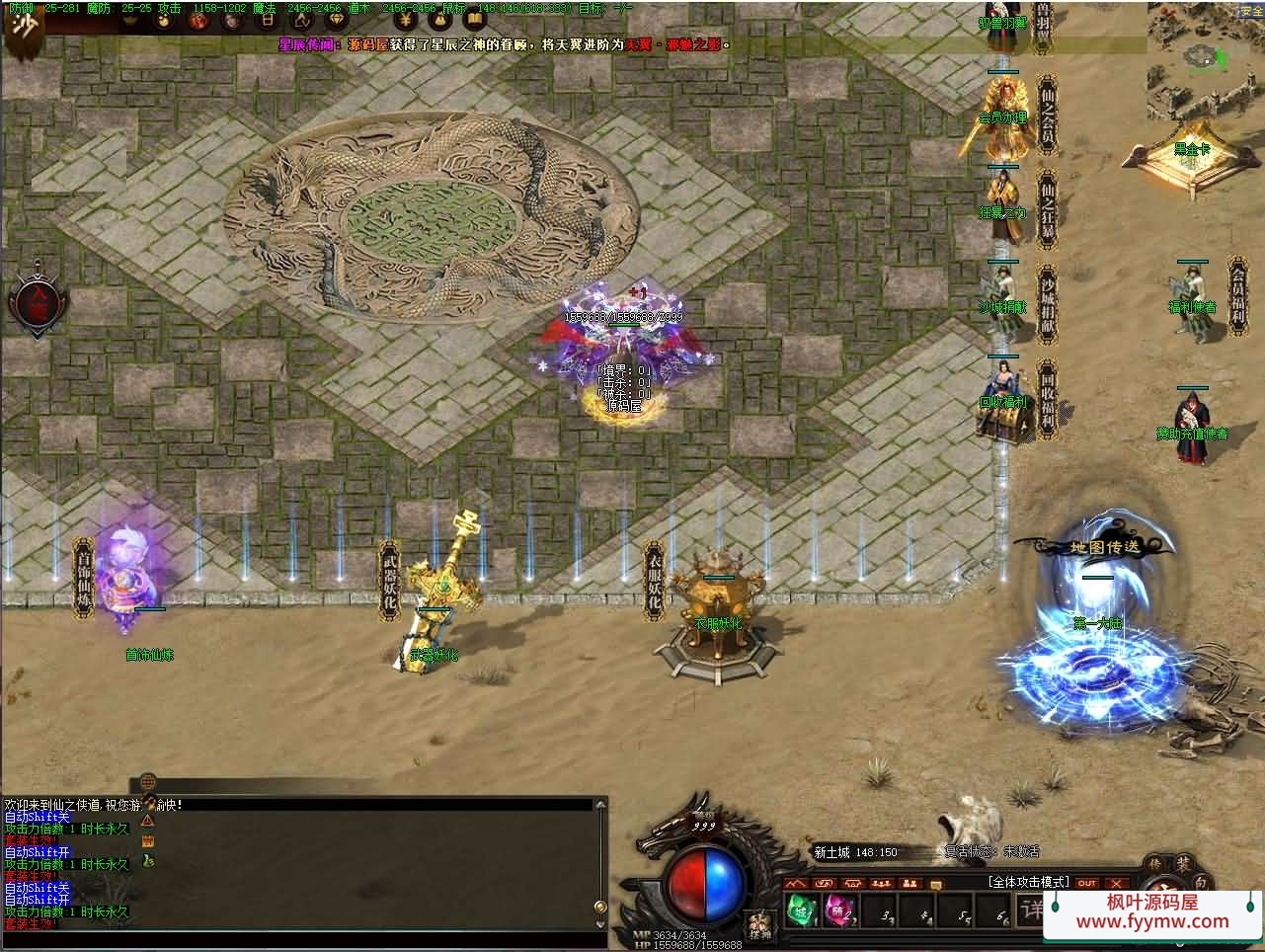Click the red demon emblem on left edge
This screenshot has width=1265, height=952.
(38, 301)
